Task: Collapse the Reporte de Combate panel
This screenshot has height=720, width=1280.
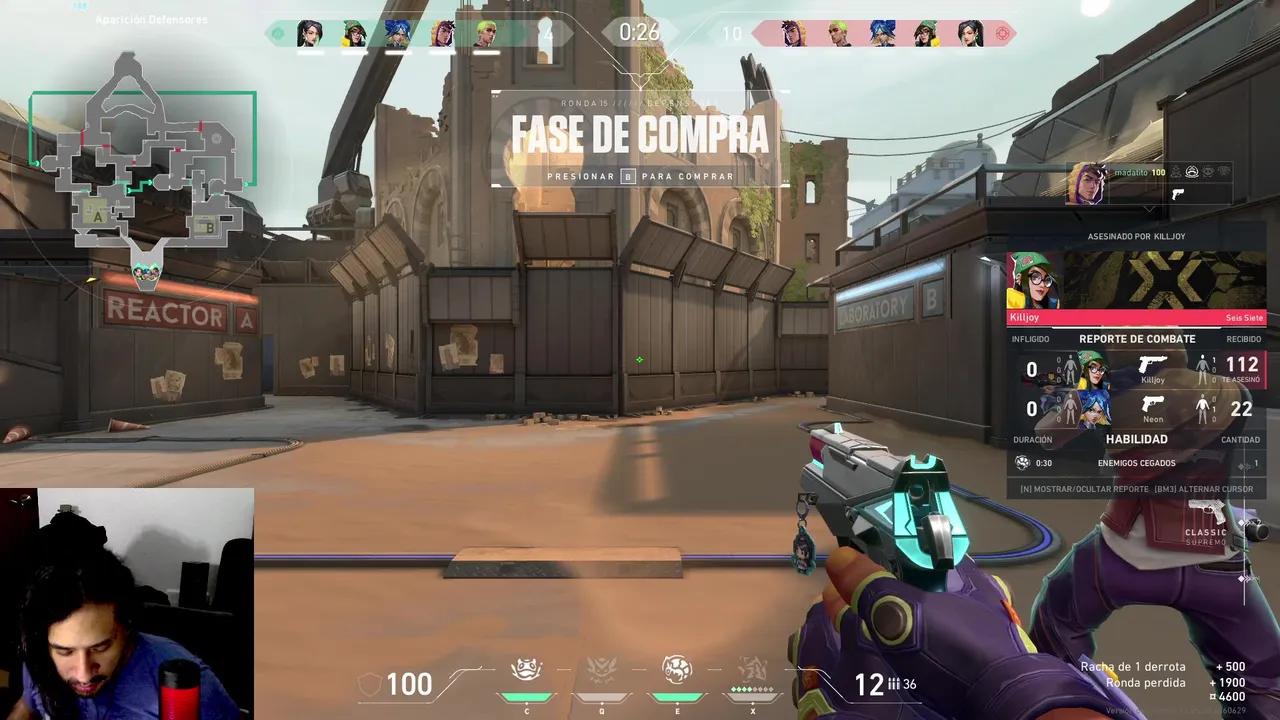Action: point(1137,339)
